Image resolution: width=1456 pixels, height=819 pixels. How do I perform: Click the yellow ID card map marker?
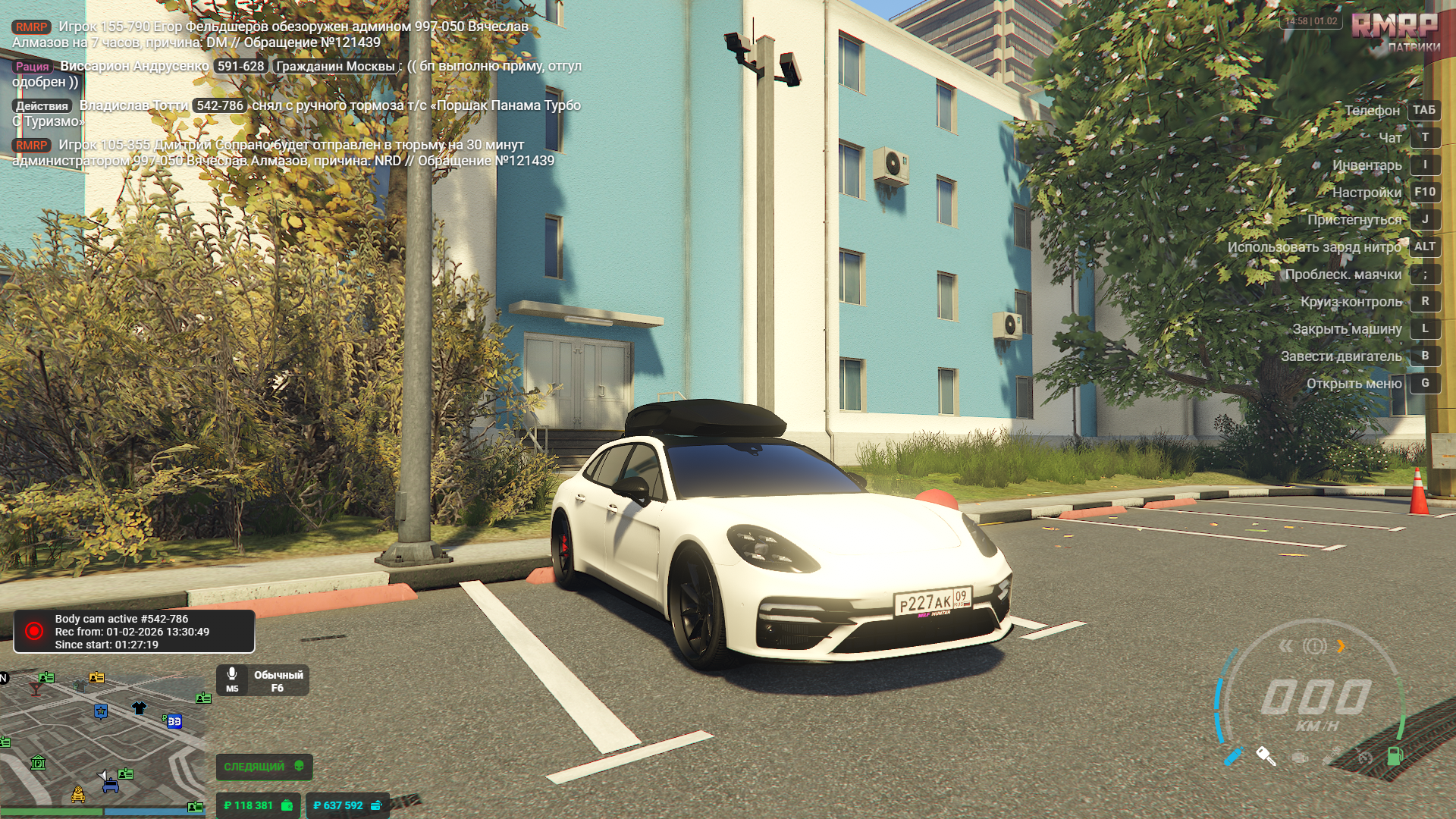point(96,677)
